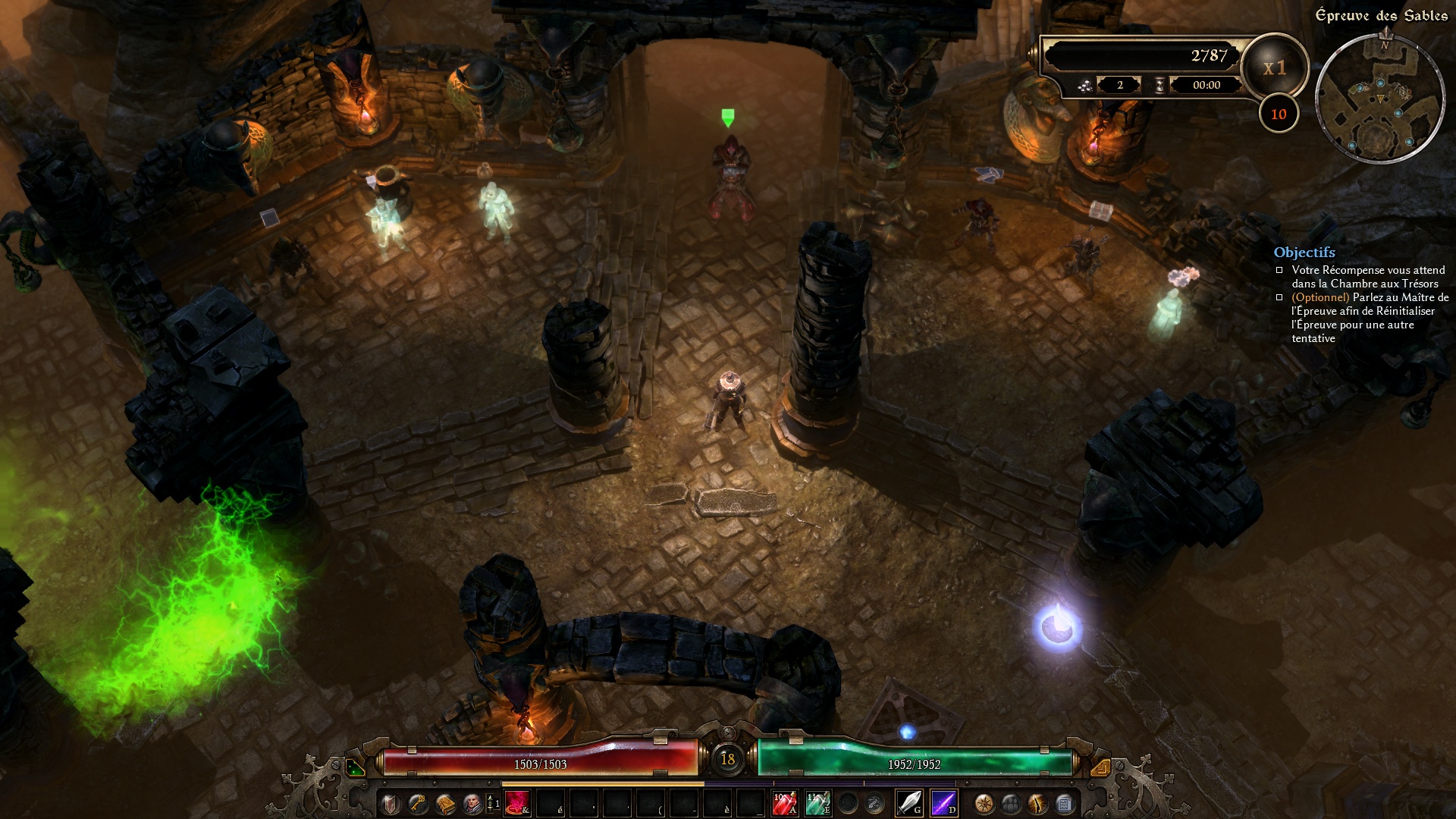The width and height of the screenshot is (1456, 819).
Task: Click the orange rift icon
Action: click(x=1037, y=803)
